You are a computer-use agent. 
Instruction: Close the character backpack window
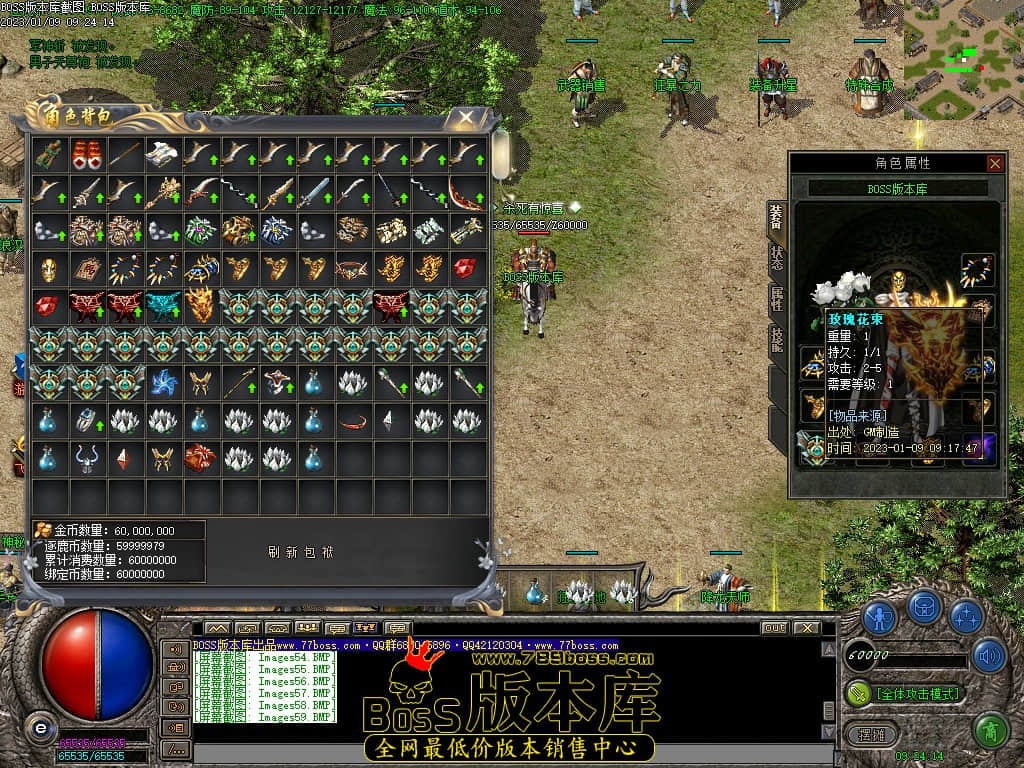465,117
